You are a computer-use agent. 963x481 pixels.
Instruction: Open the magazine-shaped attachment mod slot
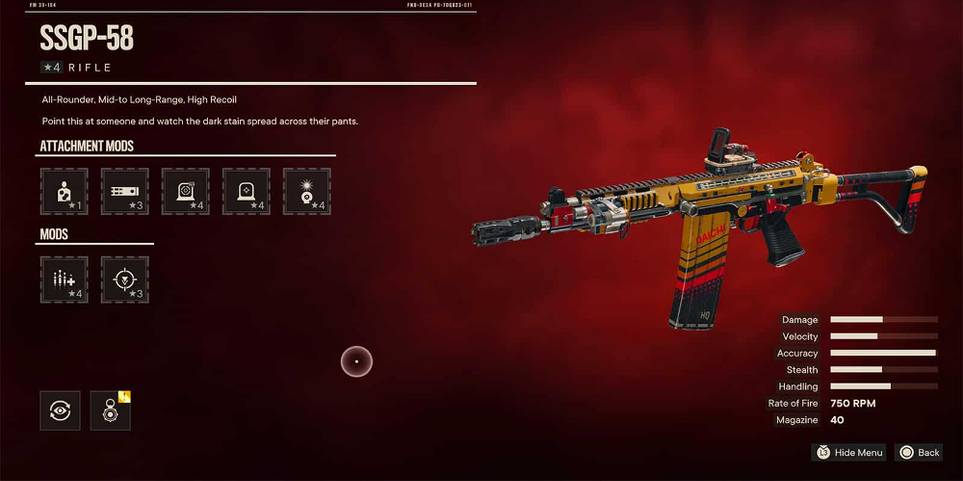[125, 191]
